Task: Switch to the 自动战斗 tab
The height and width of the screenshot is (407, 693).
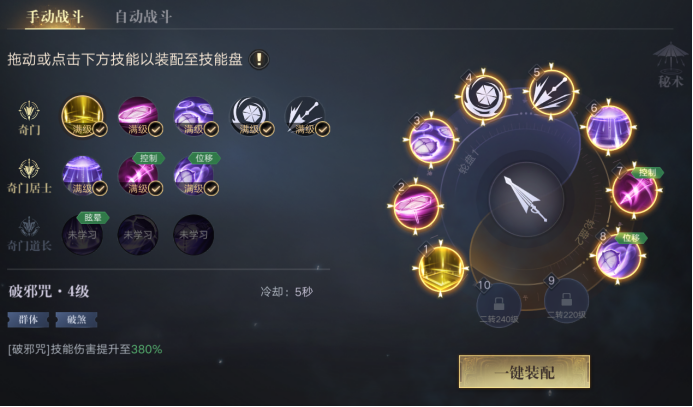Action: pos(143,17)
